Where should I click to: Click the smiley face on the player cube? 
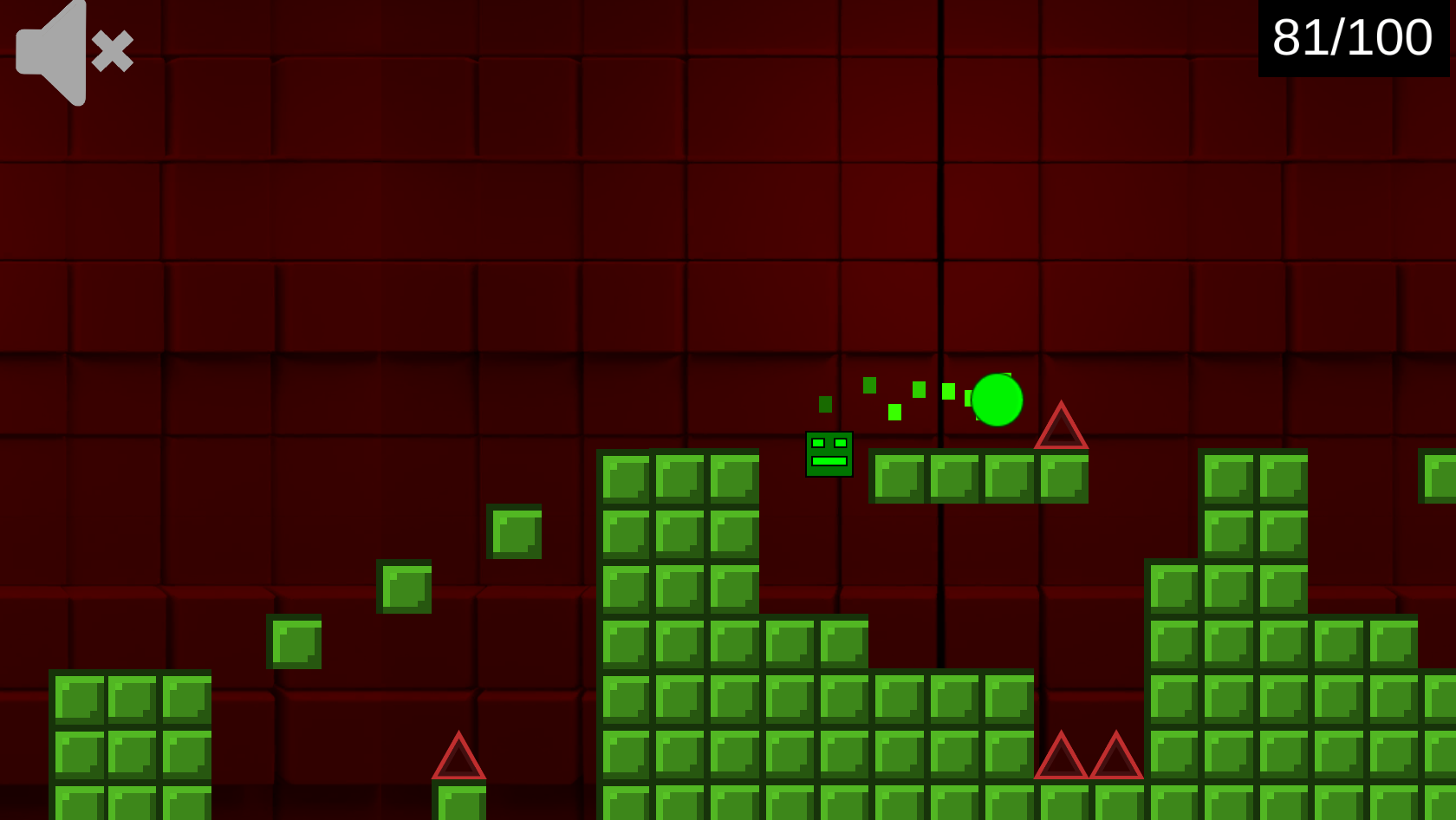pyautogui.click(x=830, y=451)
